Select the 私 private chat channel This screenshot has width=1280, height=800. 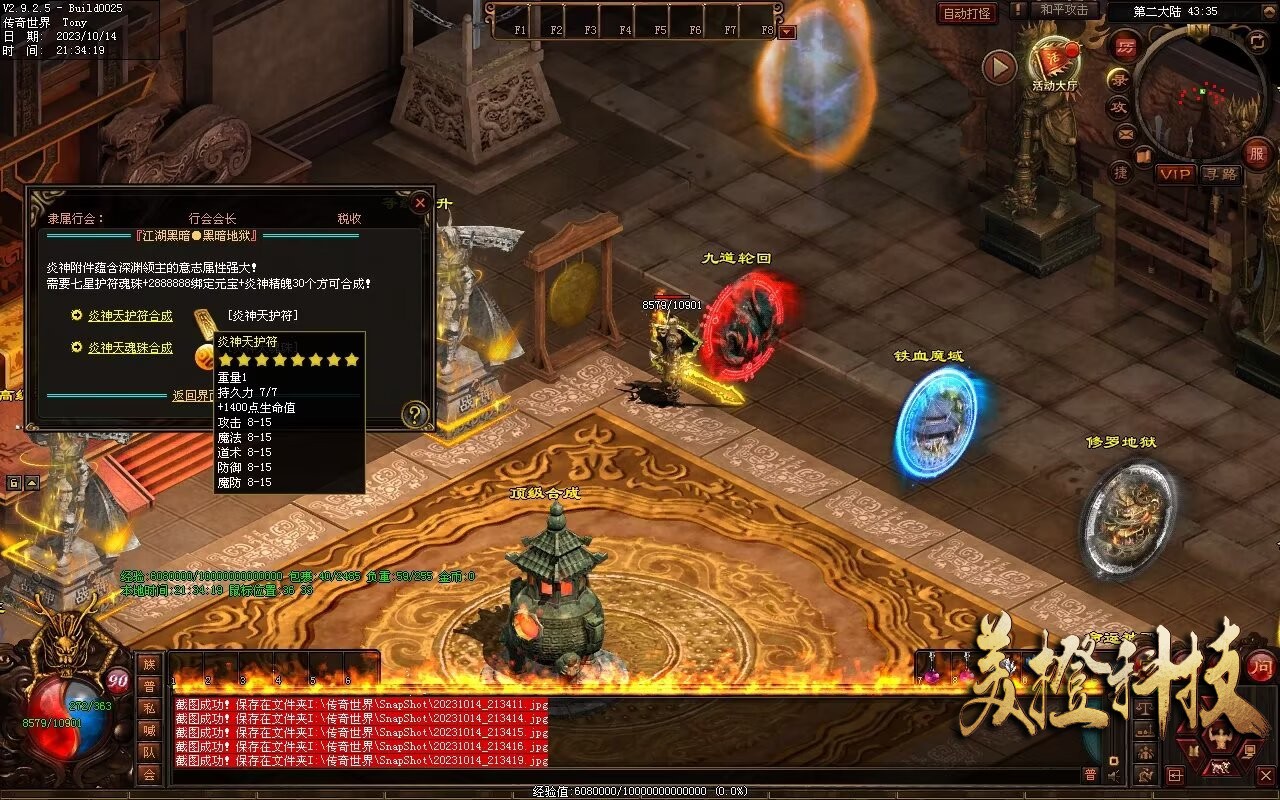pos(149,708)
